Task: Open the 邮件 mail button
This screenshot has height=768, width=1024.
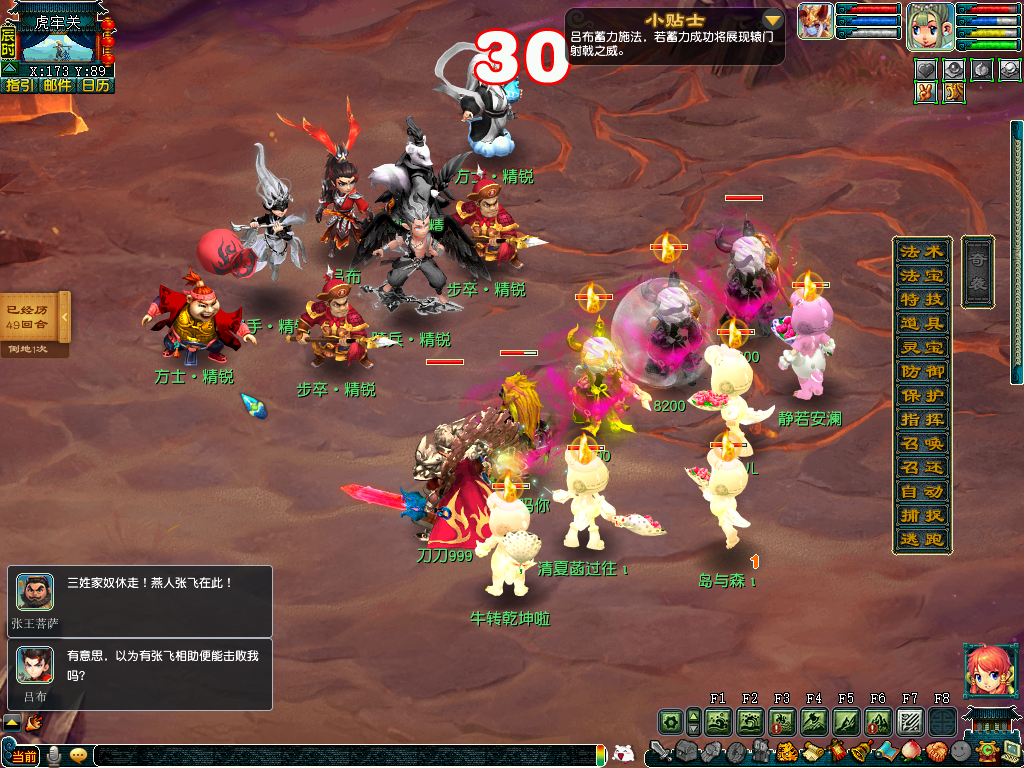Action: coord(57,85)
